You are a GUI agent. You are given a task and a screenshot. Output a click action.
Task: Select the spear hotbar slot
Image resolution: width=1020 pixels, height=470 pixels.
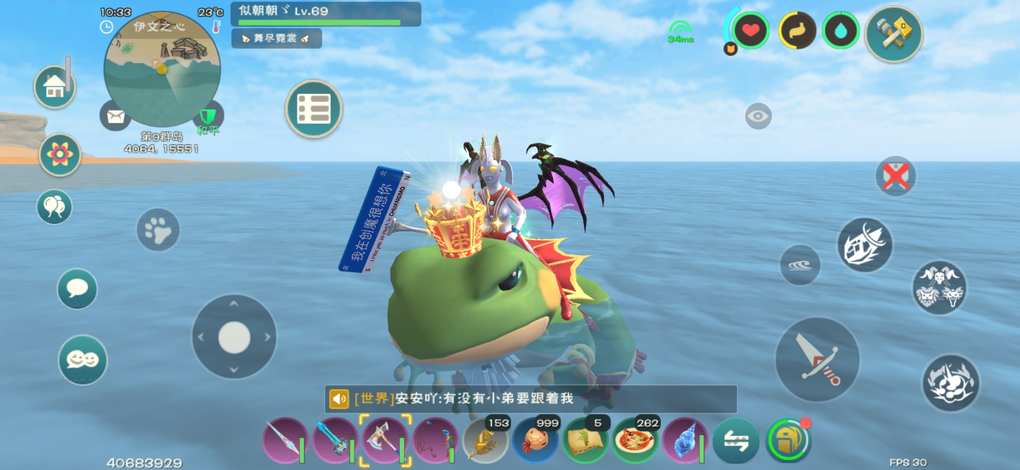(x=286, y=440)
